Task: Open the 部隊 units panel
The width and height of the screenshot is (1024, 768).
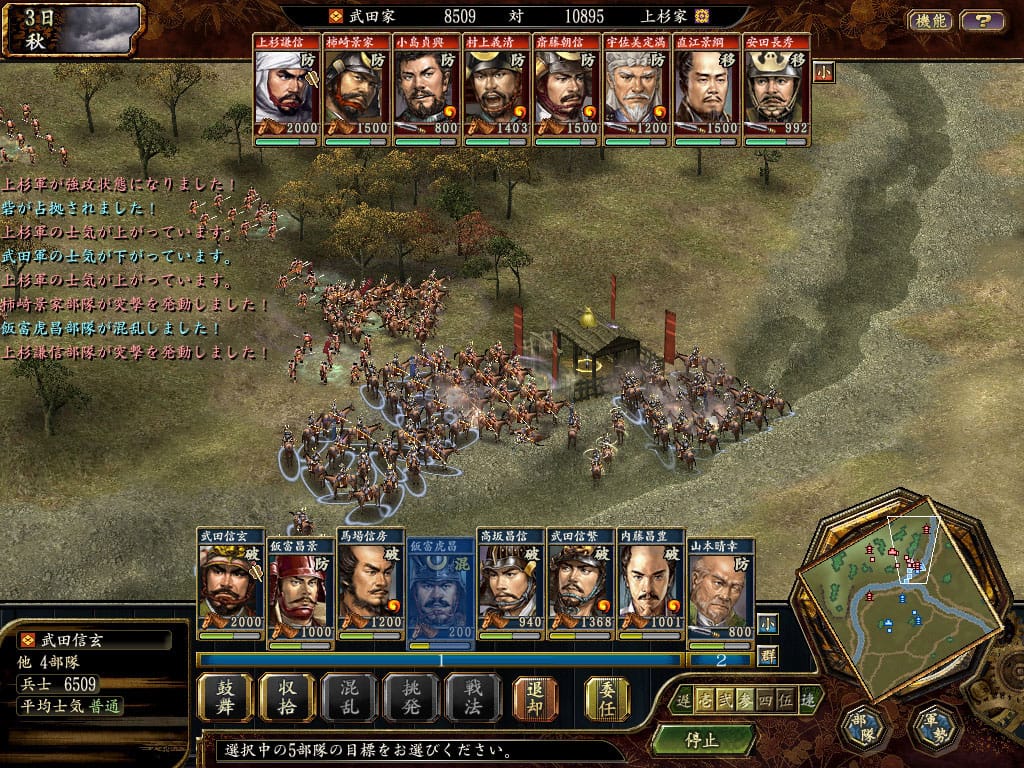Action: point(863,726)
